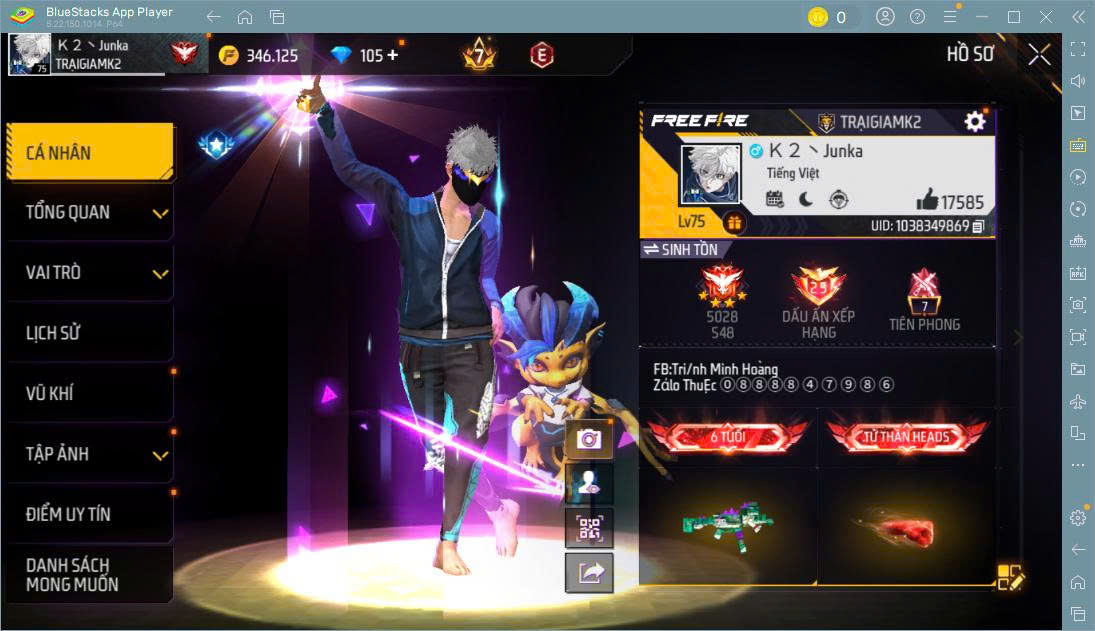1095x631 pixels.
Task: Show the DANH SÁCH MONG MUỐN tab
Action: [x=89, y=575]
